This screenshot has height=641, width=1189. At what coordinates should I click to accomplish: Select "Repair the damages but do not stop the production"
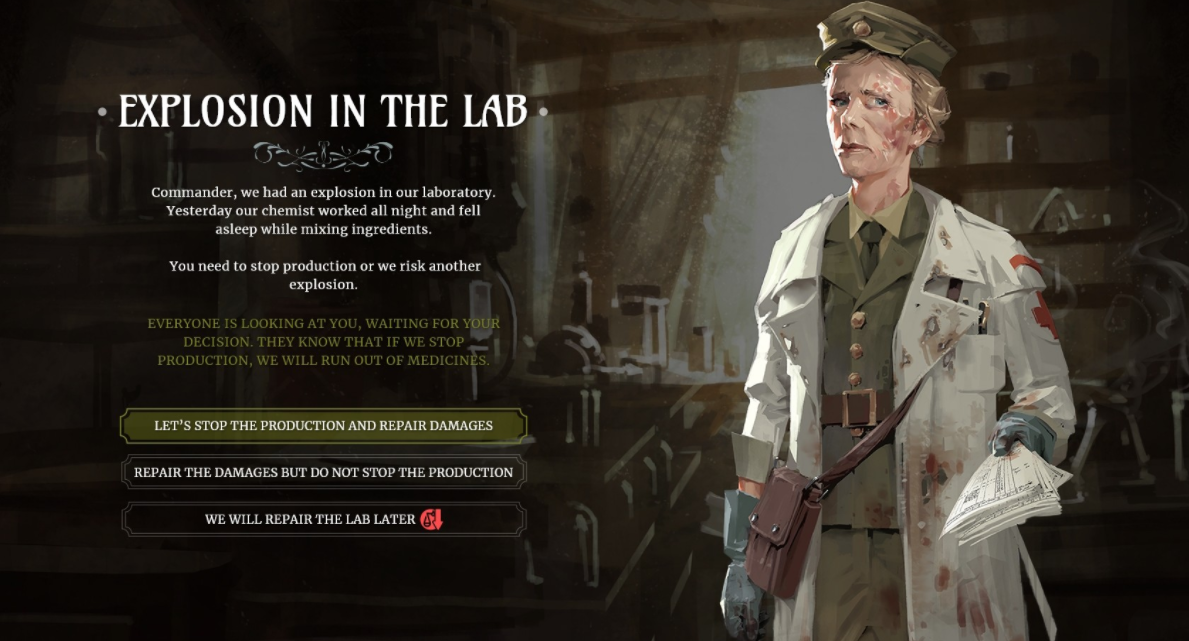323,472
